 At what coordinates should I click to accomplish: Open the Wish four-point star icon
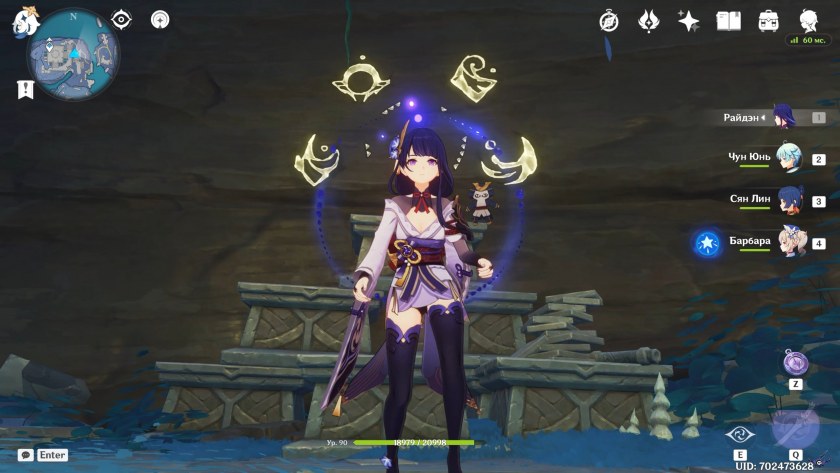pos(688,21)
